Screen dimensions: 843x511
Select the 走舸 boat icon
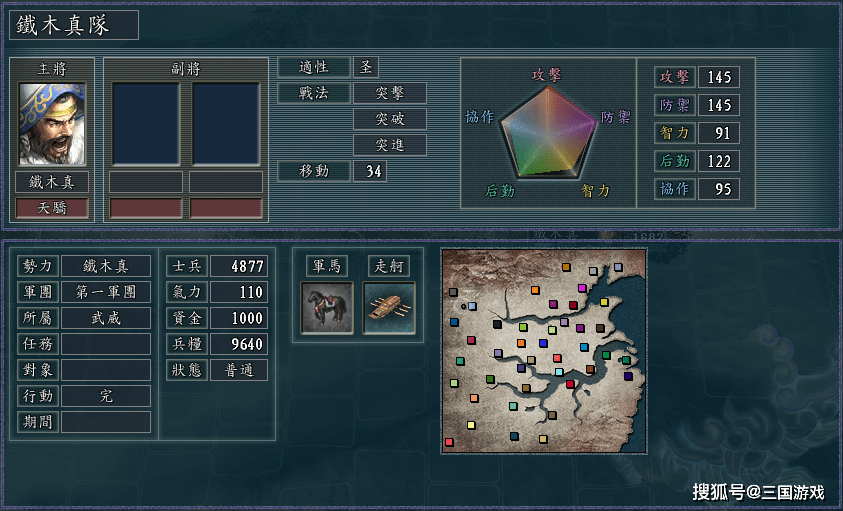389,307
